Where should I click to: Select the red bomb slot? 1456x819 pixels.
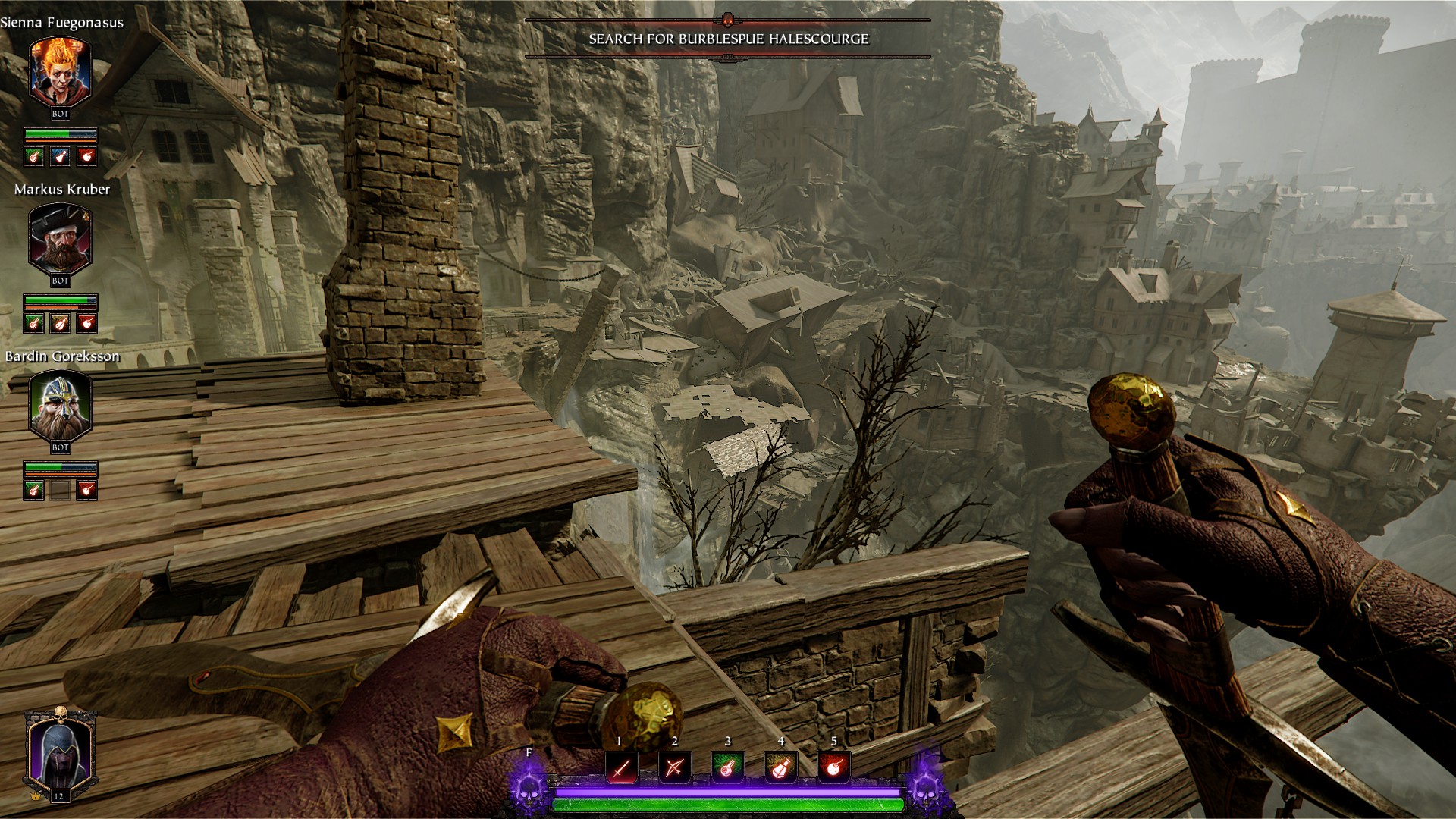[x=833, y=768]
